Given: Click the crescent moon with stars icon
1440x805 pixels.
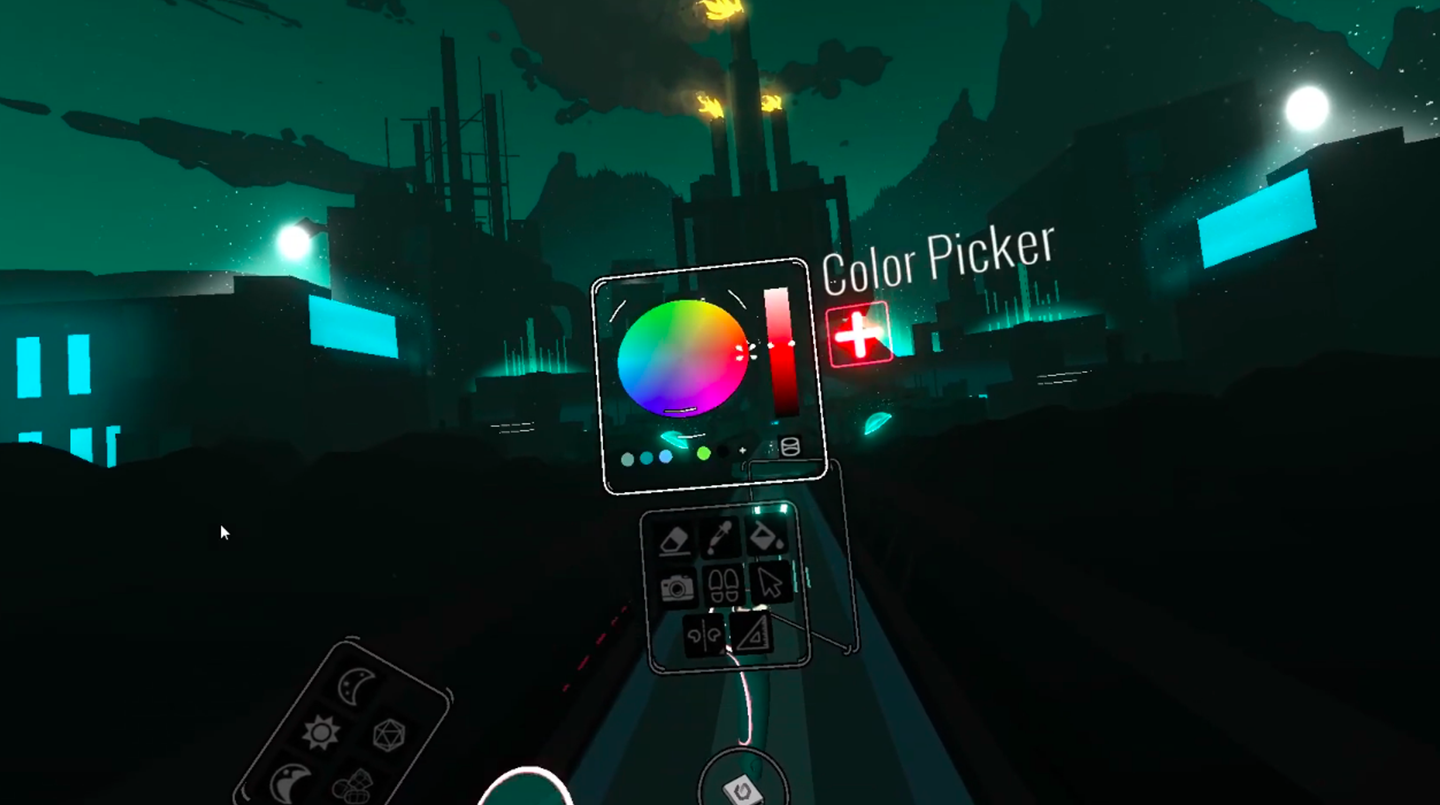Looking at the screenshot, I should pyautogui.click(x=355, y=686).
